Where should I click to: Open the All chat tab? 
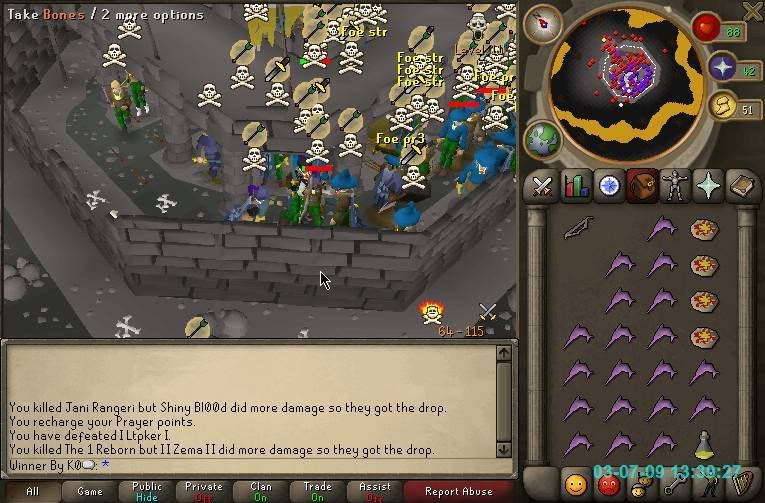click(32, 491)
